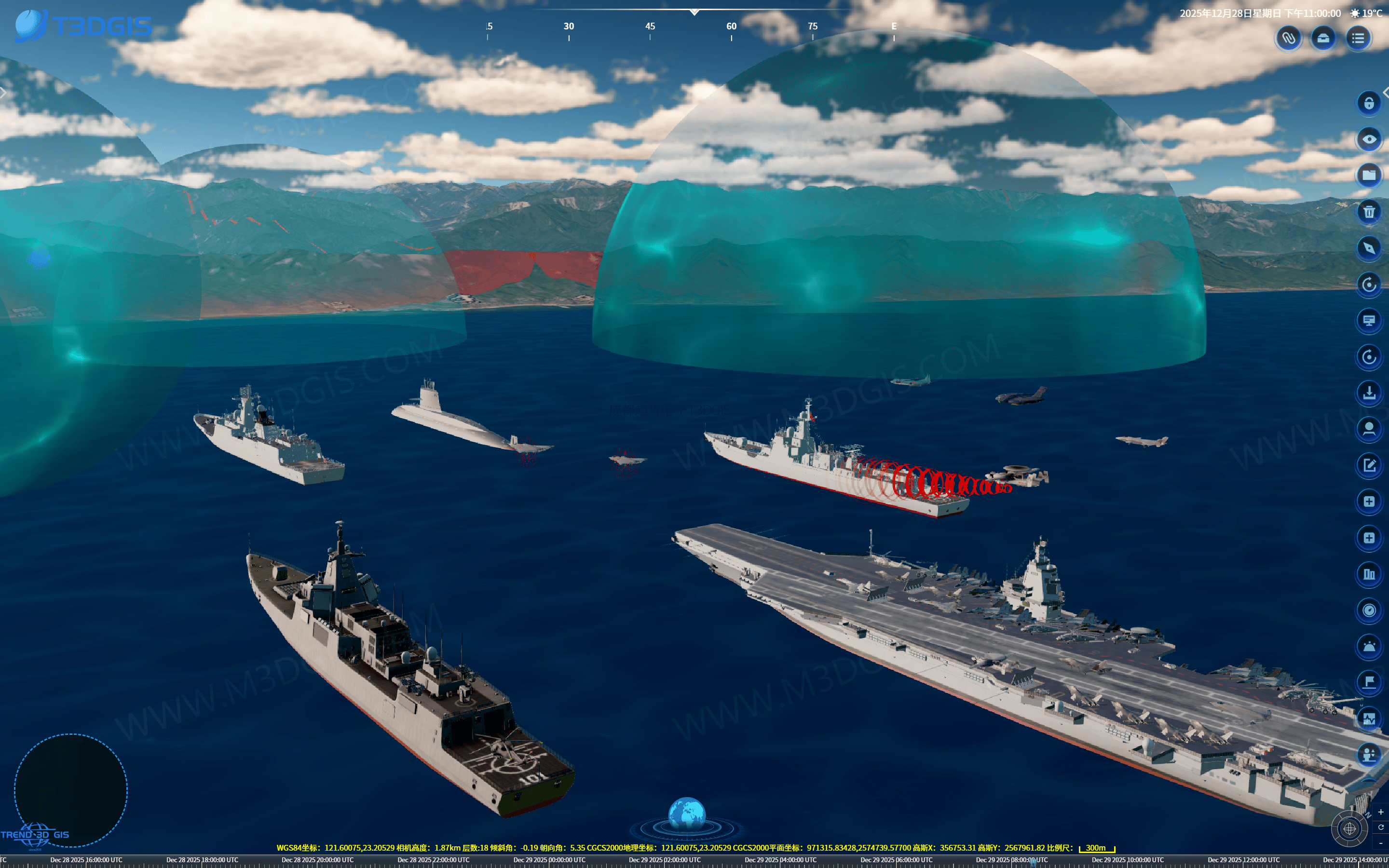Click the circular radar minimap

tap(70, 790)
